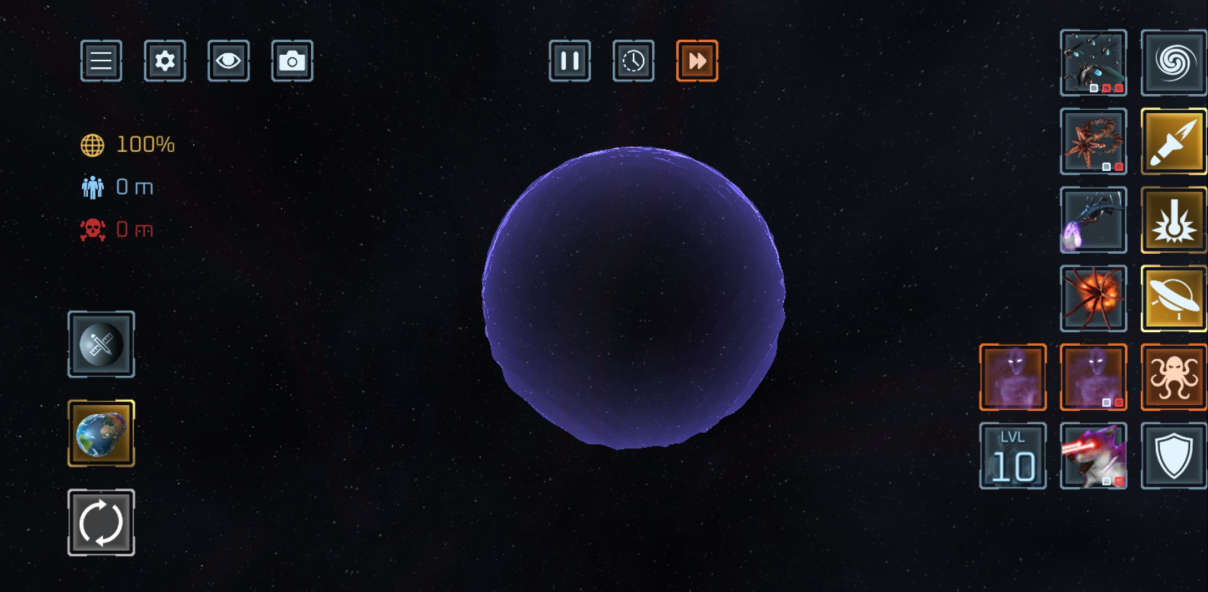Reset the planet with the circular arrows button

[x=101, y=522]
